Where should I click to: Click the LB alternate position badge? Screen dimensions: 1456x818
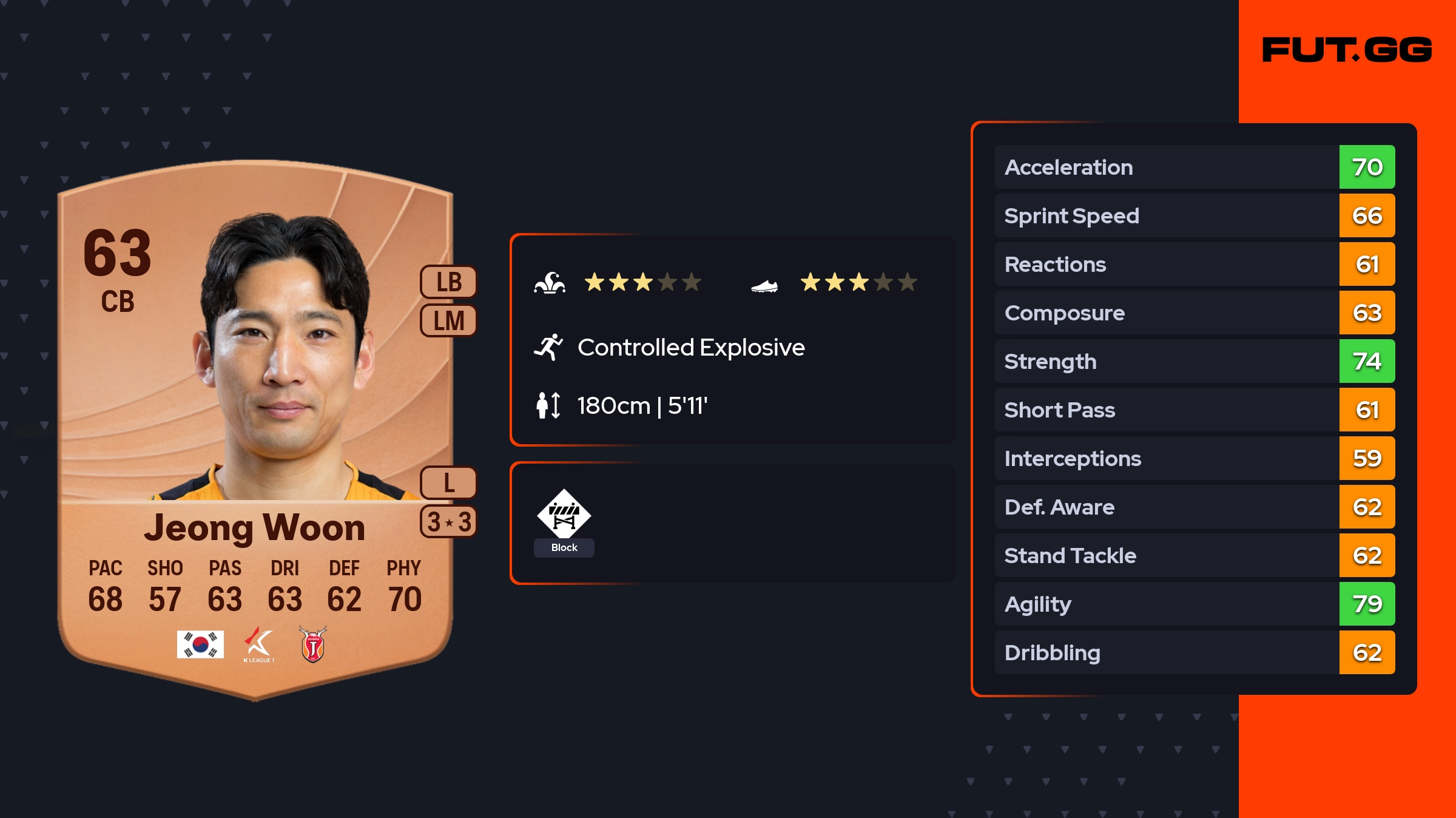(x=449, y=282)
